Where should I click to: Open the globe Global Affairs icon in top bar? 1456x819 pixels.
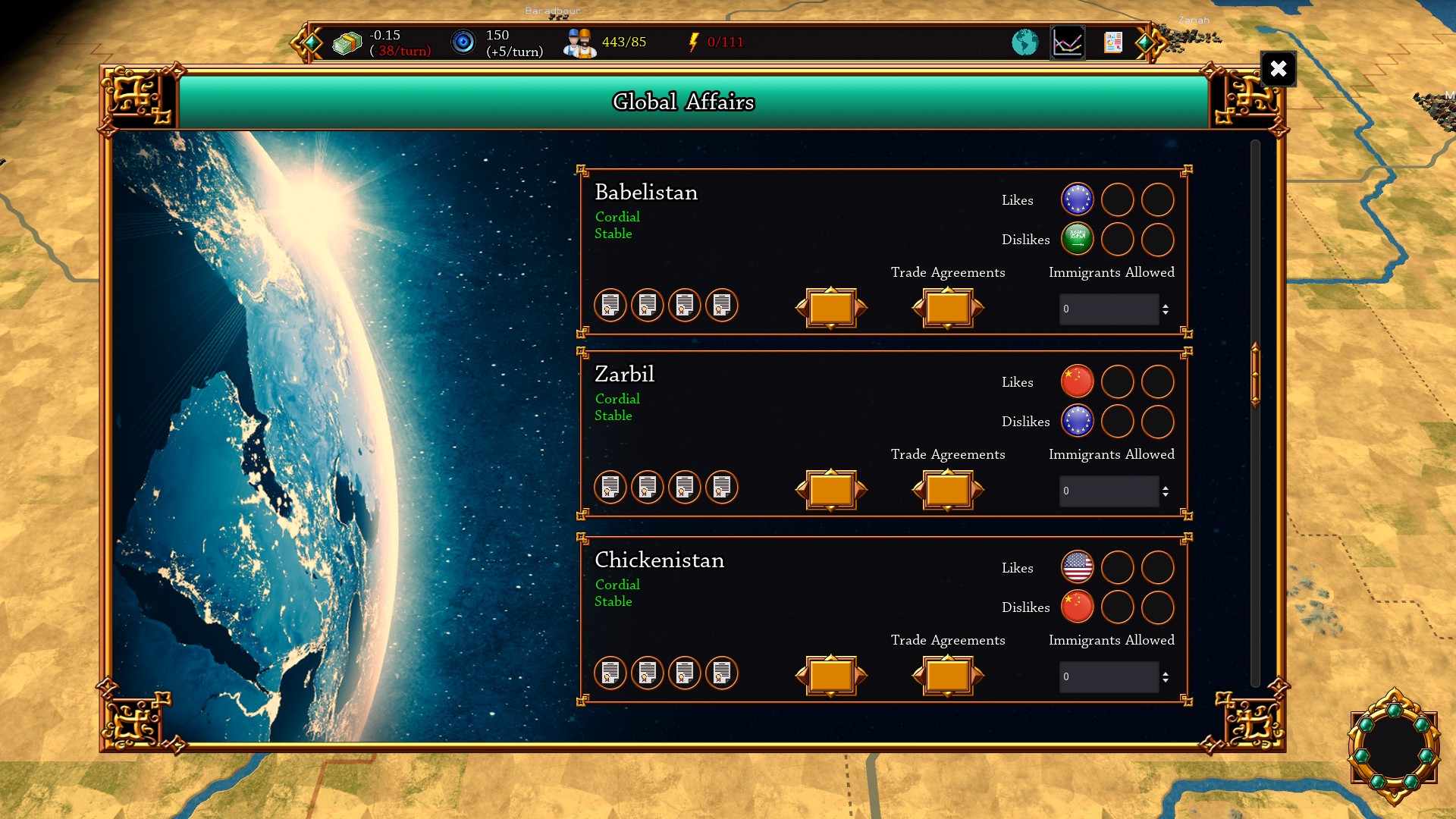[x=1025, y=42]
